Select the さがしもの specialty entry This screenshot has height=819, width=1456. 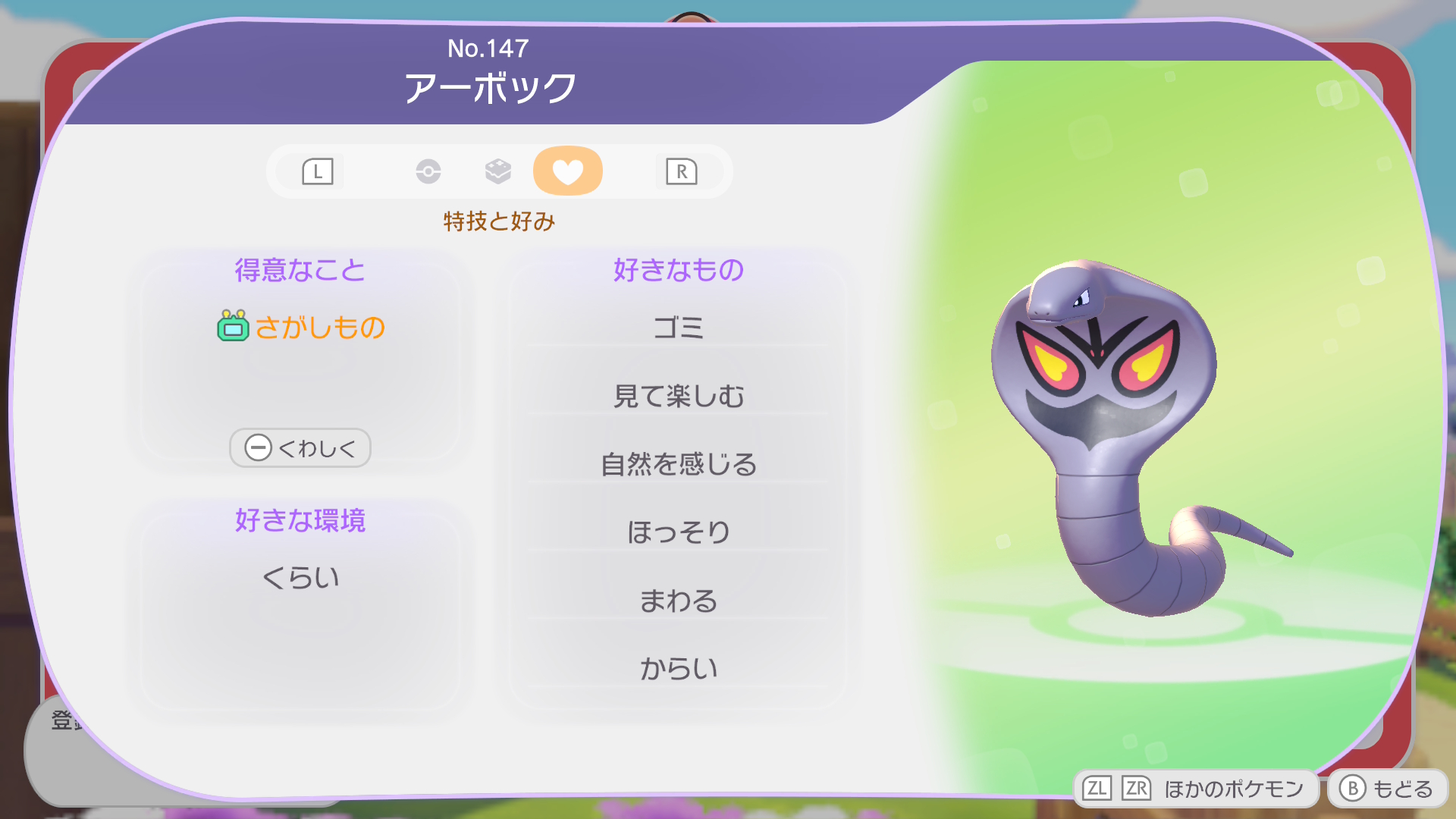click(x=302, y=328)
